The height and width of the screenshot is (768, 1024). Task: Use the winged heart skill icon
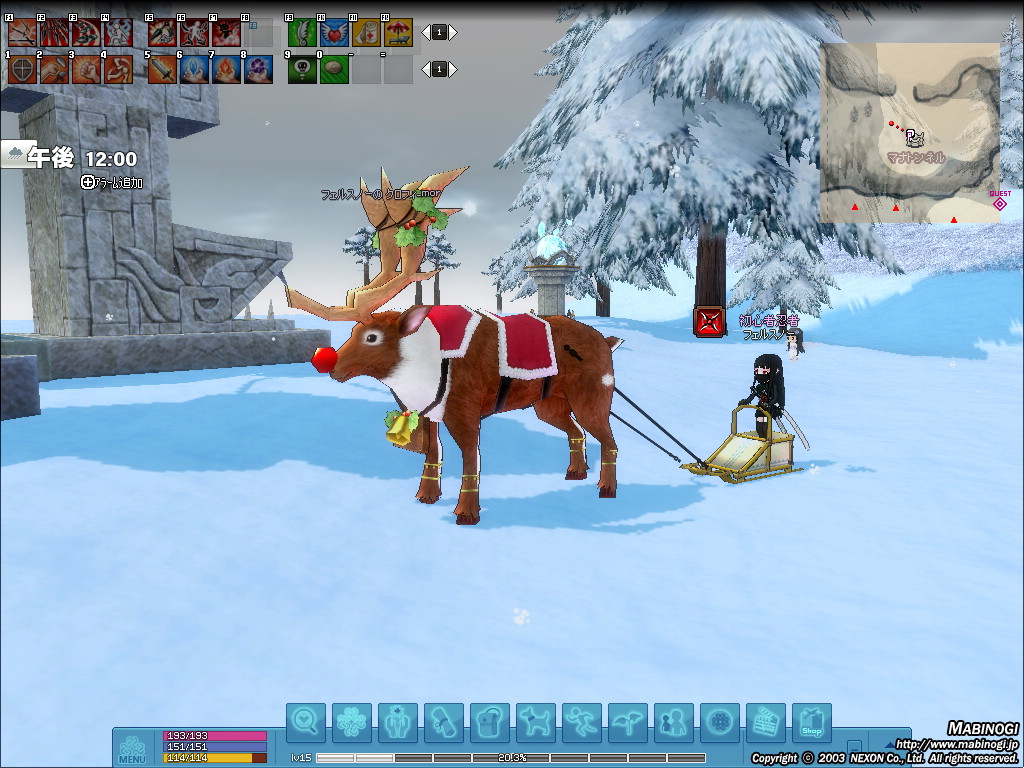[334, 33]
